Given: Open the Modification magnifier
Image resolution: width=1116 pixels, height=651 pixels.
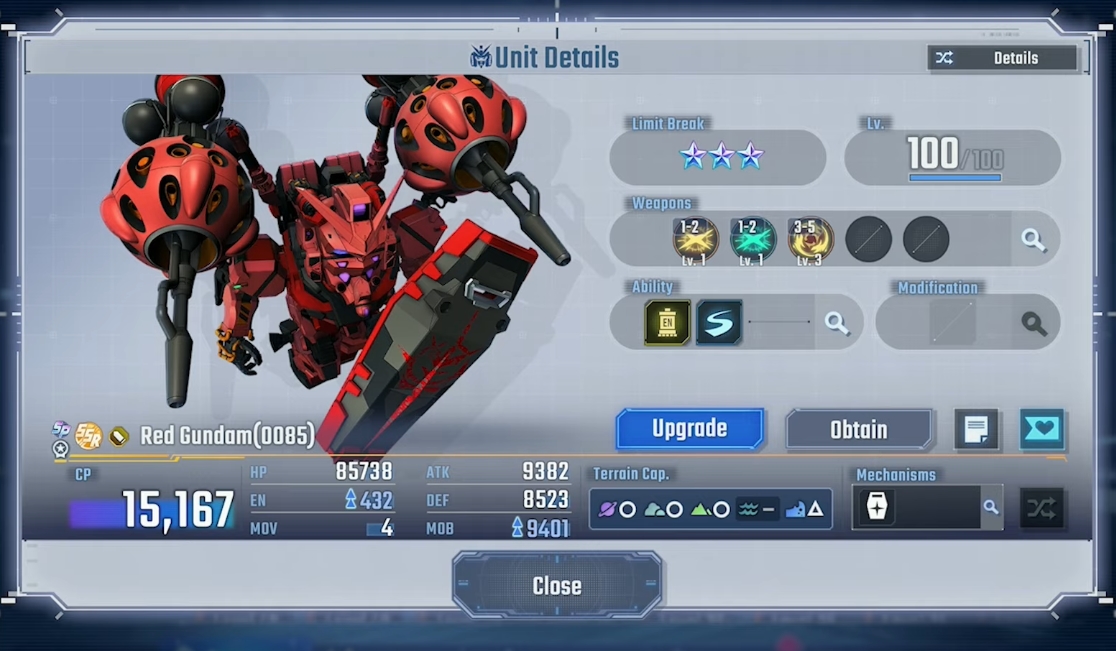Looking at the screenshot, I should click(1034, 323).
